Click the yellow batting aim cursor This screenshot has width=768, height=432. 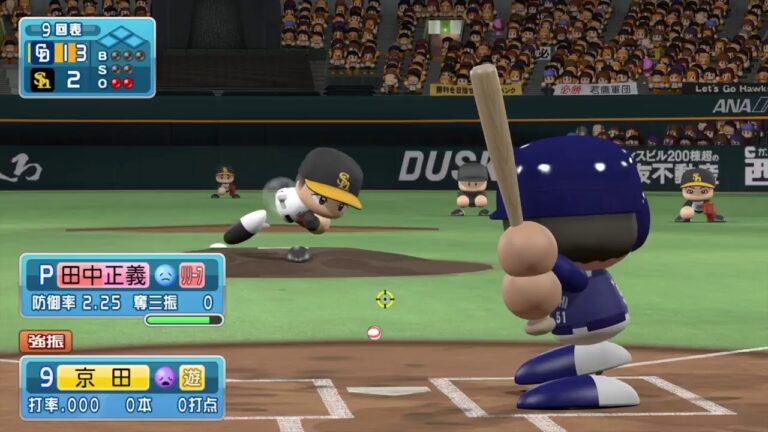click(385, 298)
